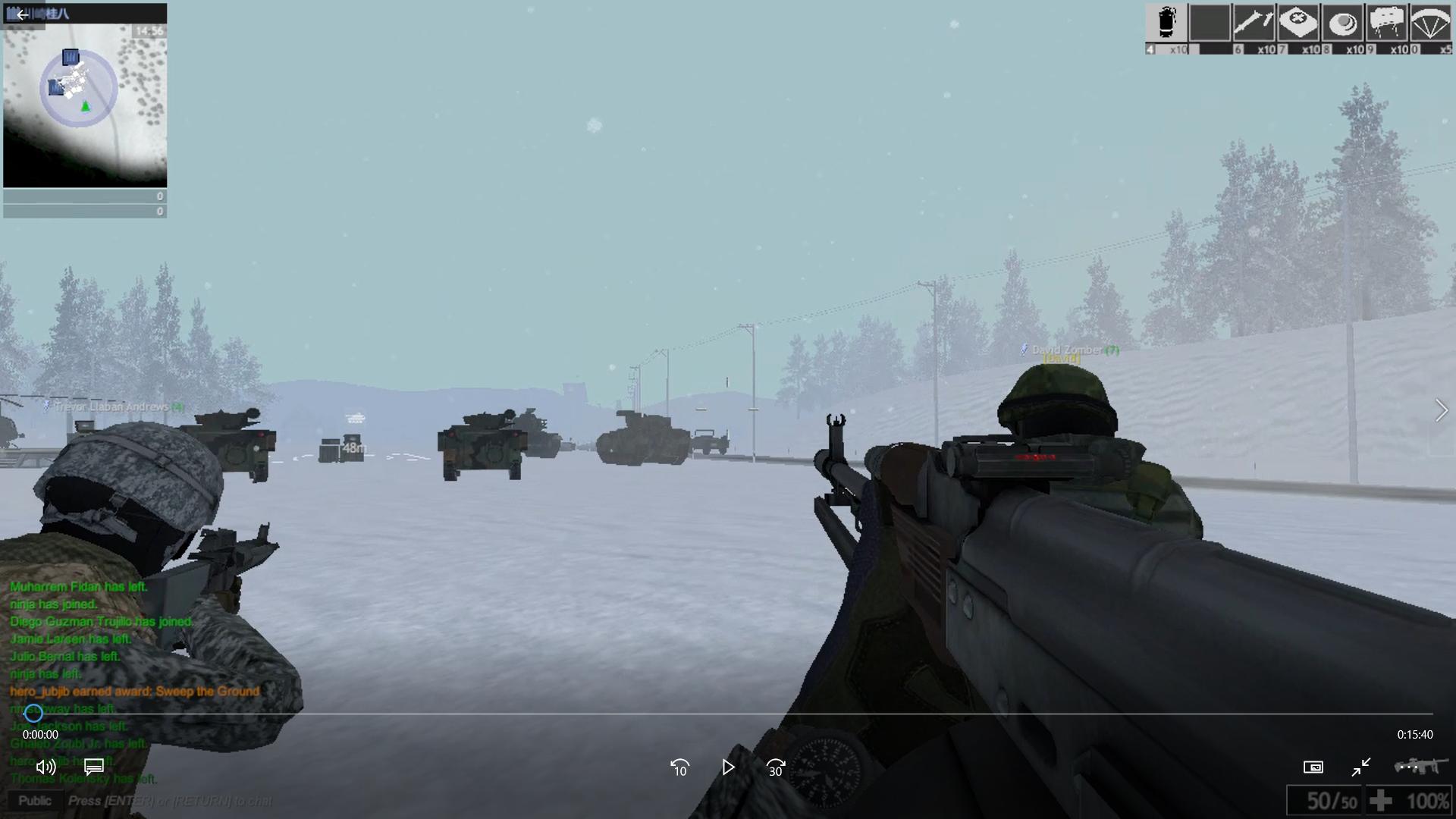Expand the chevron panel on the right edge
This screenshot has width=1456, height=819.
tap(1442, 409)
